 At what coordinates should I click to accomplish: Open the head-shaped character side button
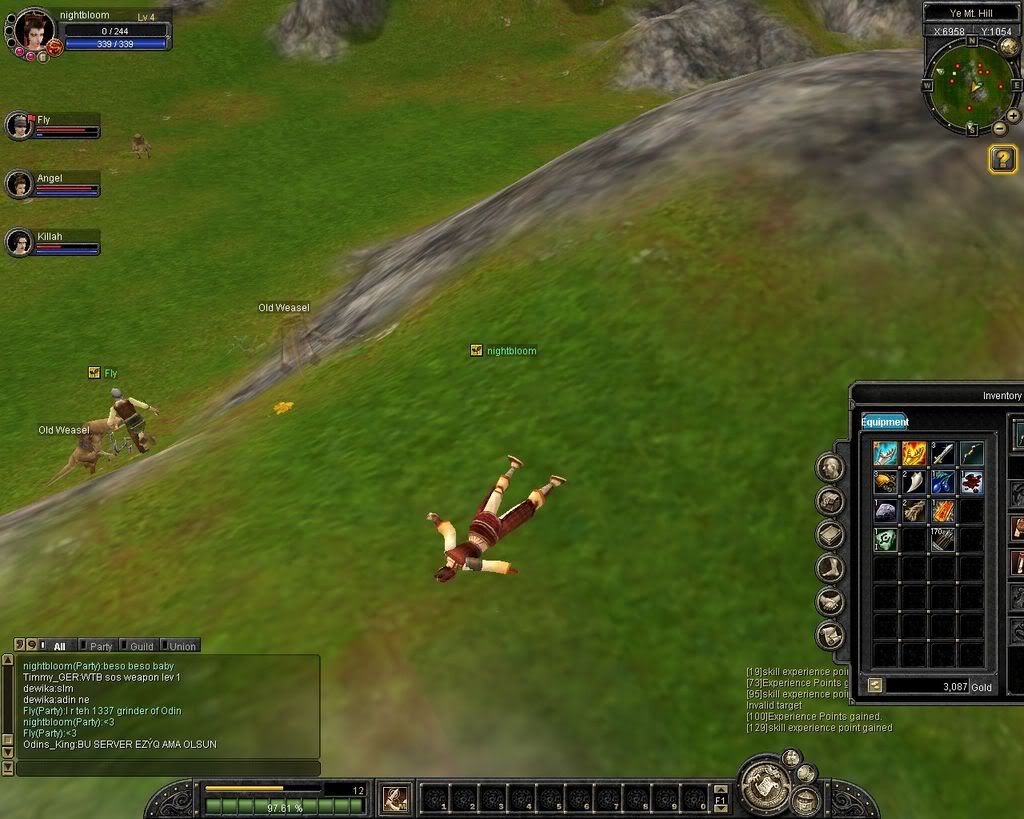(831, 467)
